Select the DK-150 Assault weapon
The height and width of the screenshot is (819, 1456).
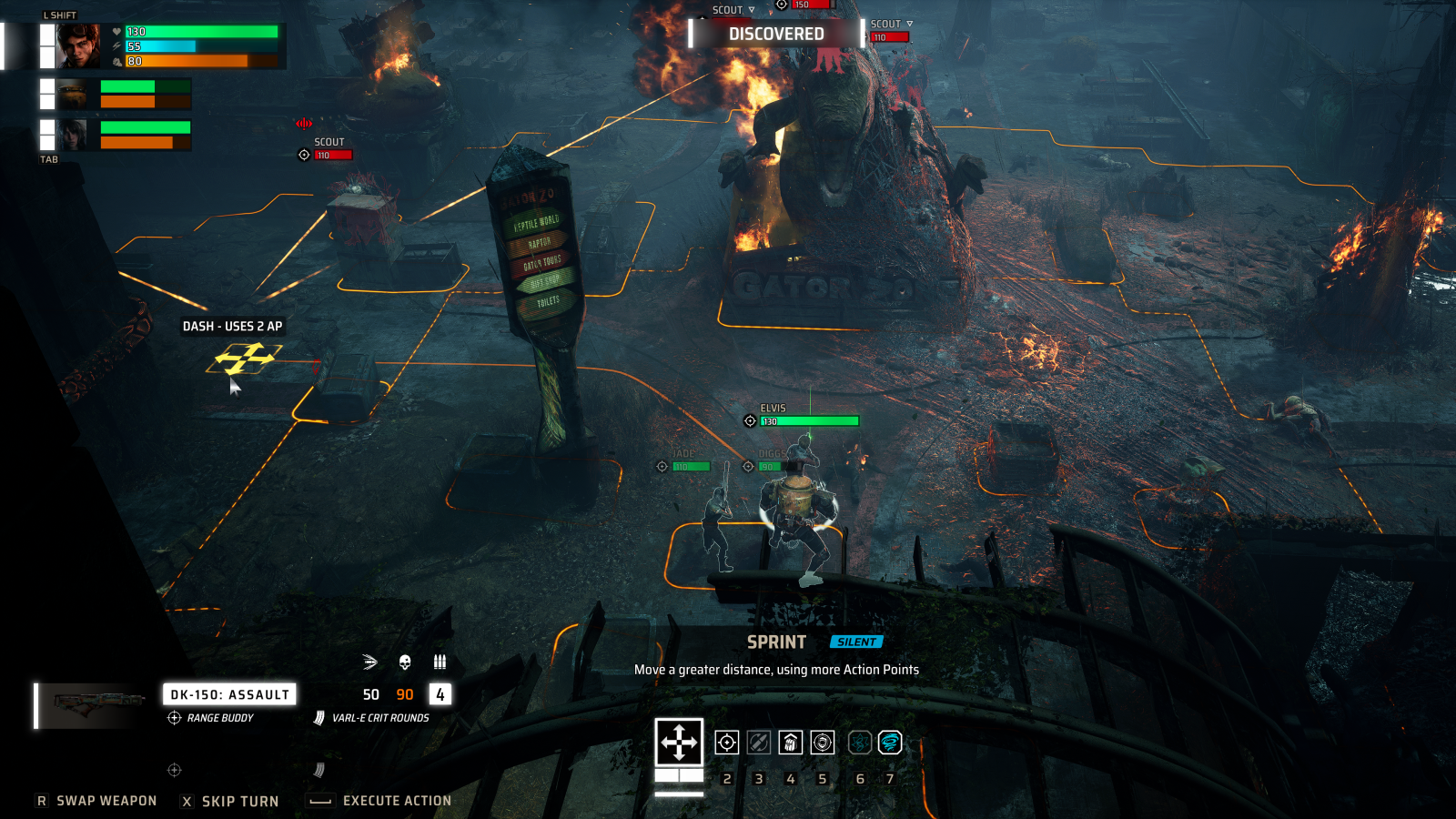click(x=229, y=694)
